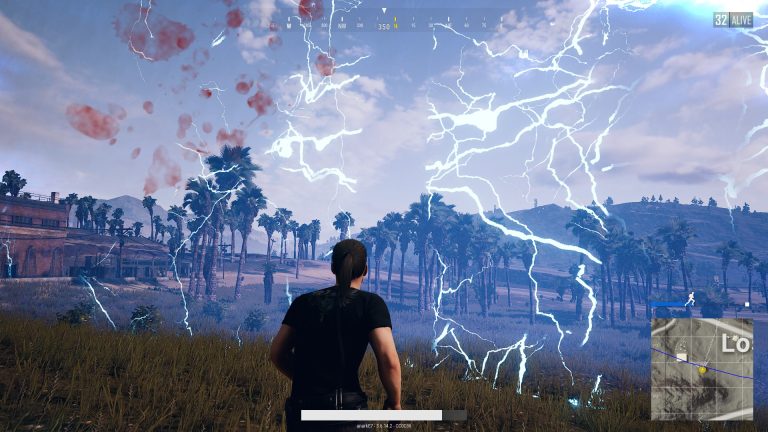Image resolution: width=768 pixels, height=432 pixels.
Task: Click the yellow marker on the minimap
Action: (702, 370)
